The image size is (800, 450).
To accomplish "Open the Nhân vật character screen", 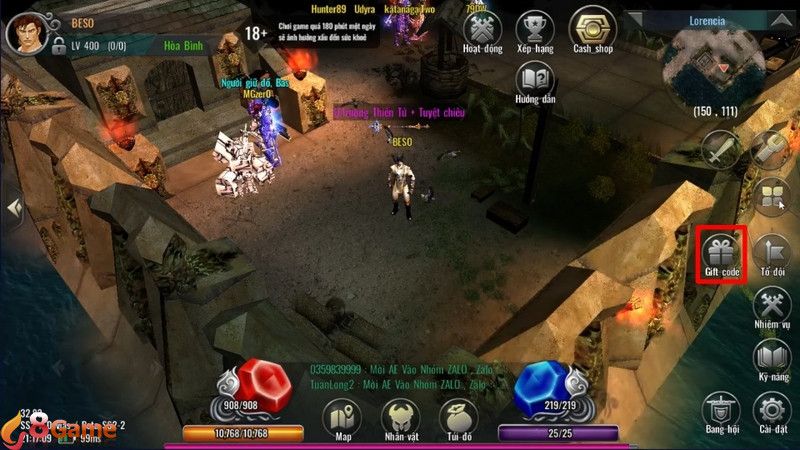I will pos(401,418).
